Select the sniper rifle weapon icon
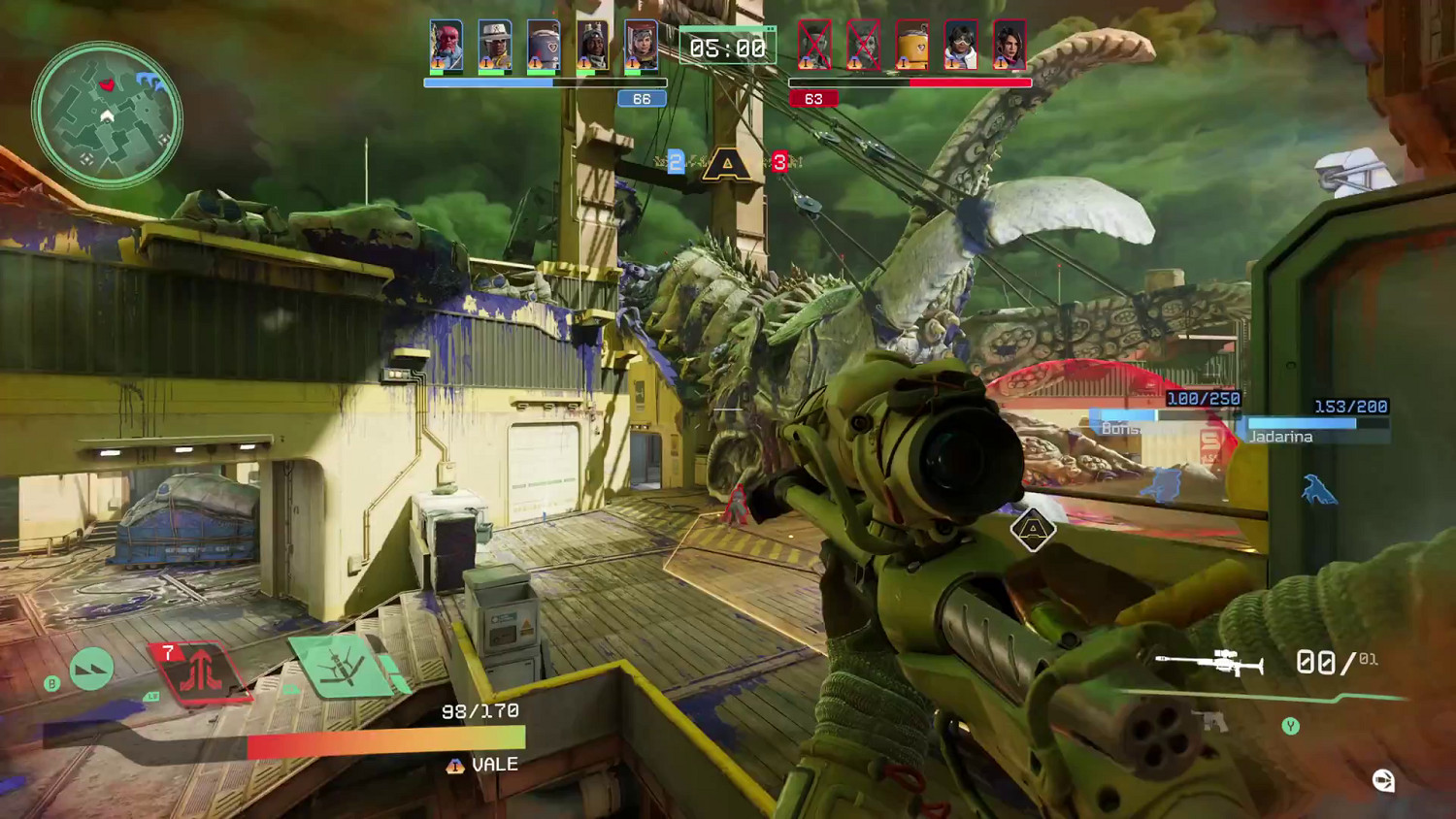 click(x=1209, y=663)
